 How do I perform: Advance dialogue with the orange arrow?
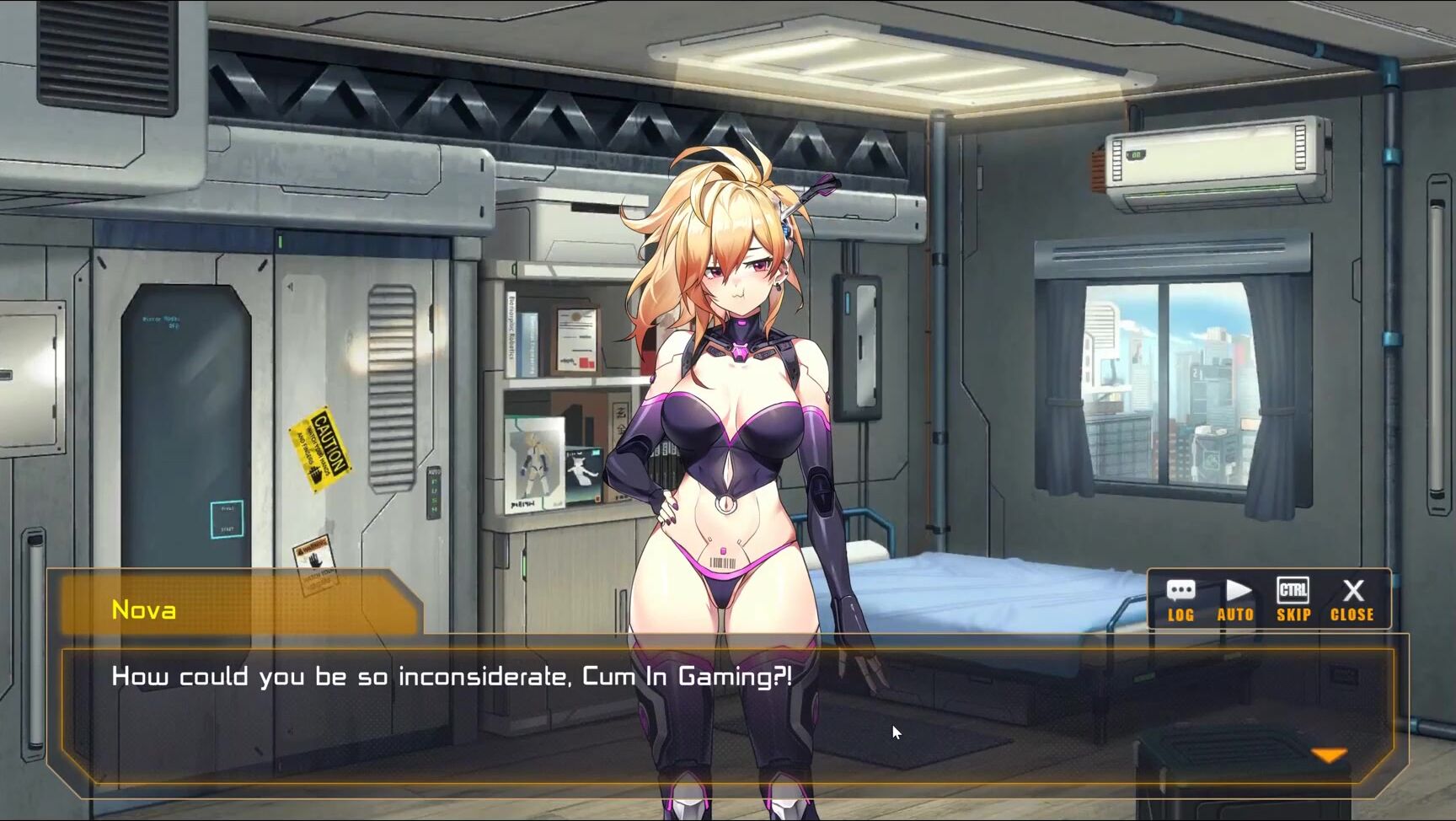click(1329, 755)
